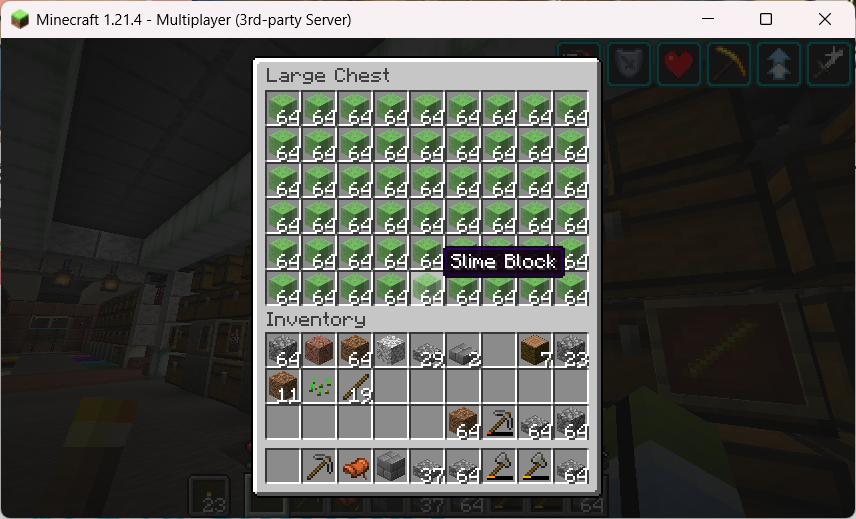Take the 37 cobblestone slabs from hotbar

pyautogui.click(x=428, y=467)
